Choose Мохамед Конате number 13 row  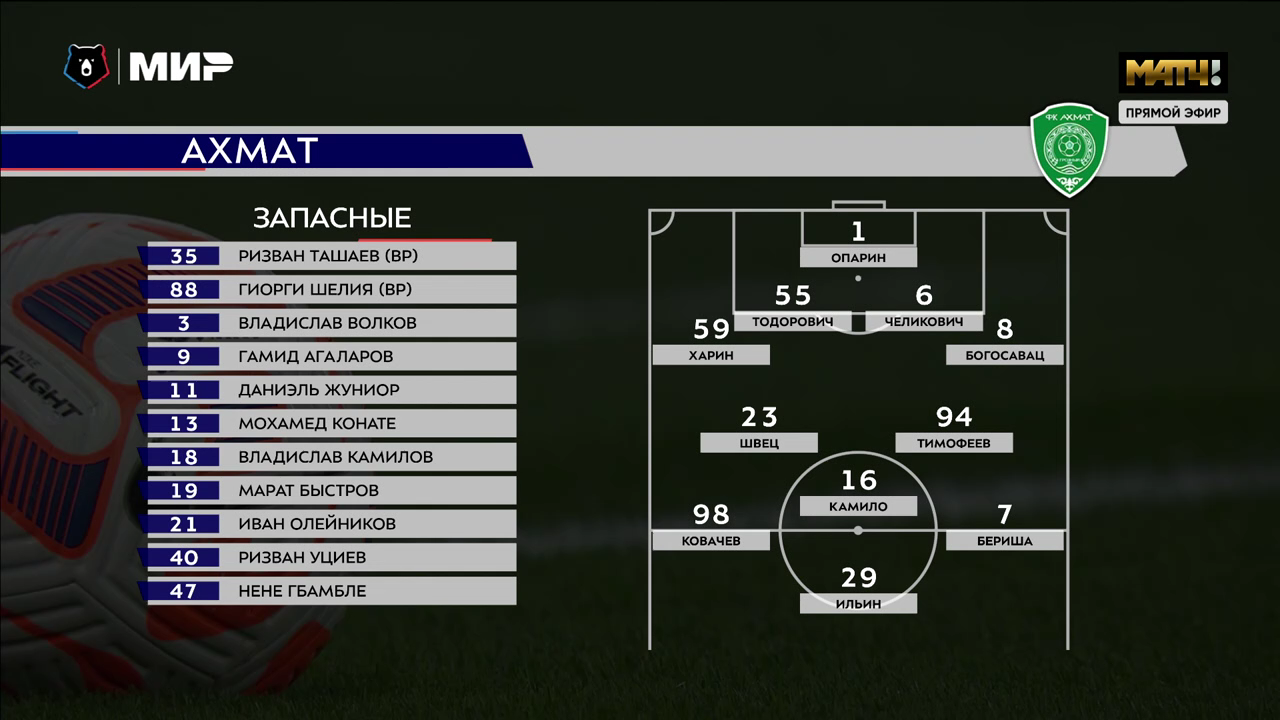330,424
